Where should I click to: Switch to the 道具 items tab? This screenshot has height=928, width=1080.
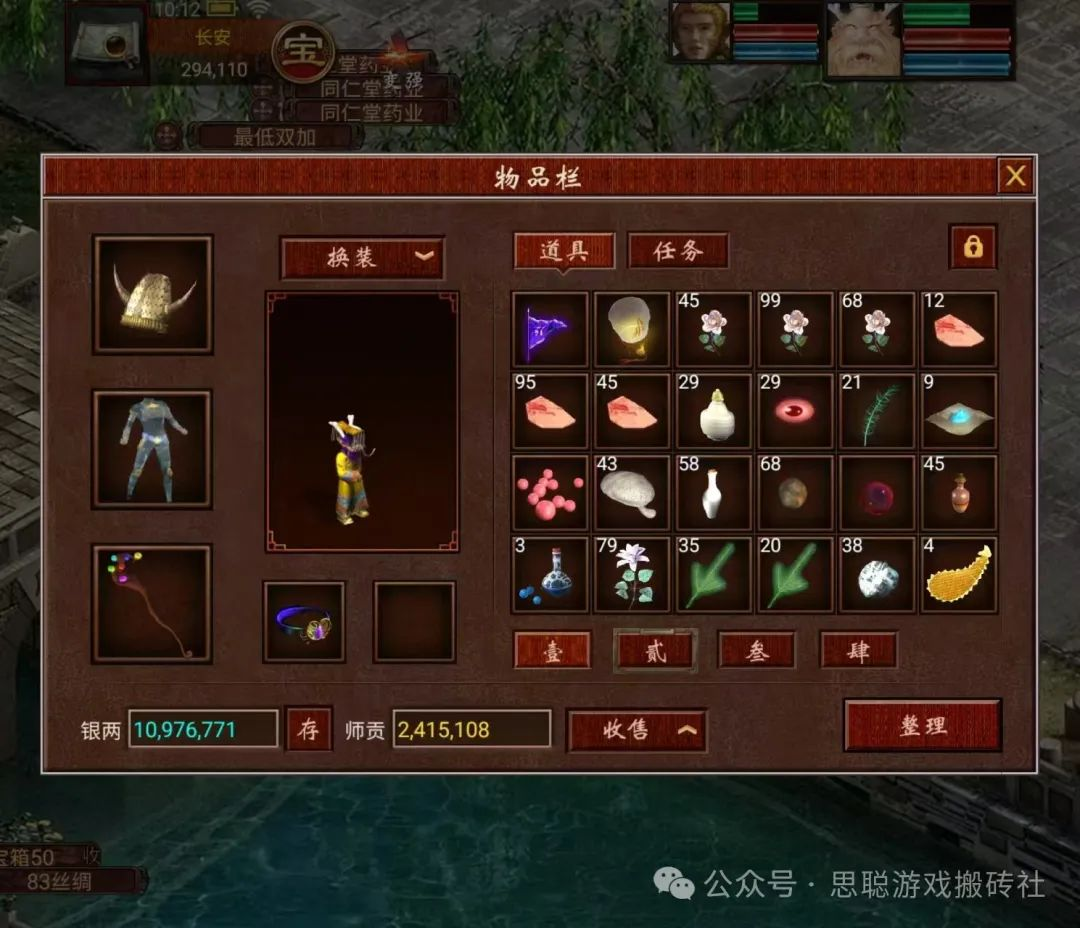click(564, 251)
